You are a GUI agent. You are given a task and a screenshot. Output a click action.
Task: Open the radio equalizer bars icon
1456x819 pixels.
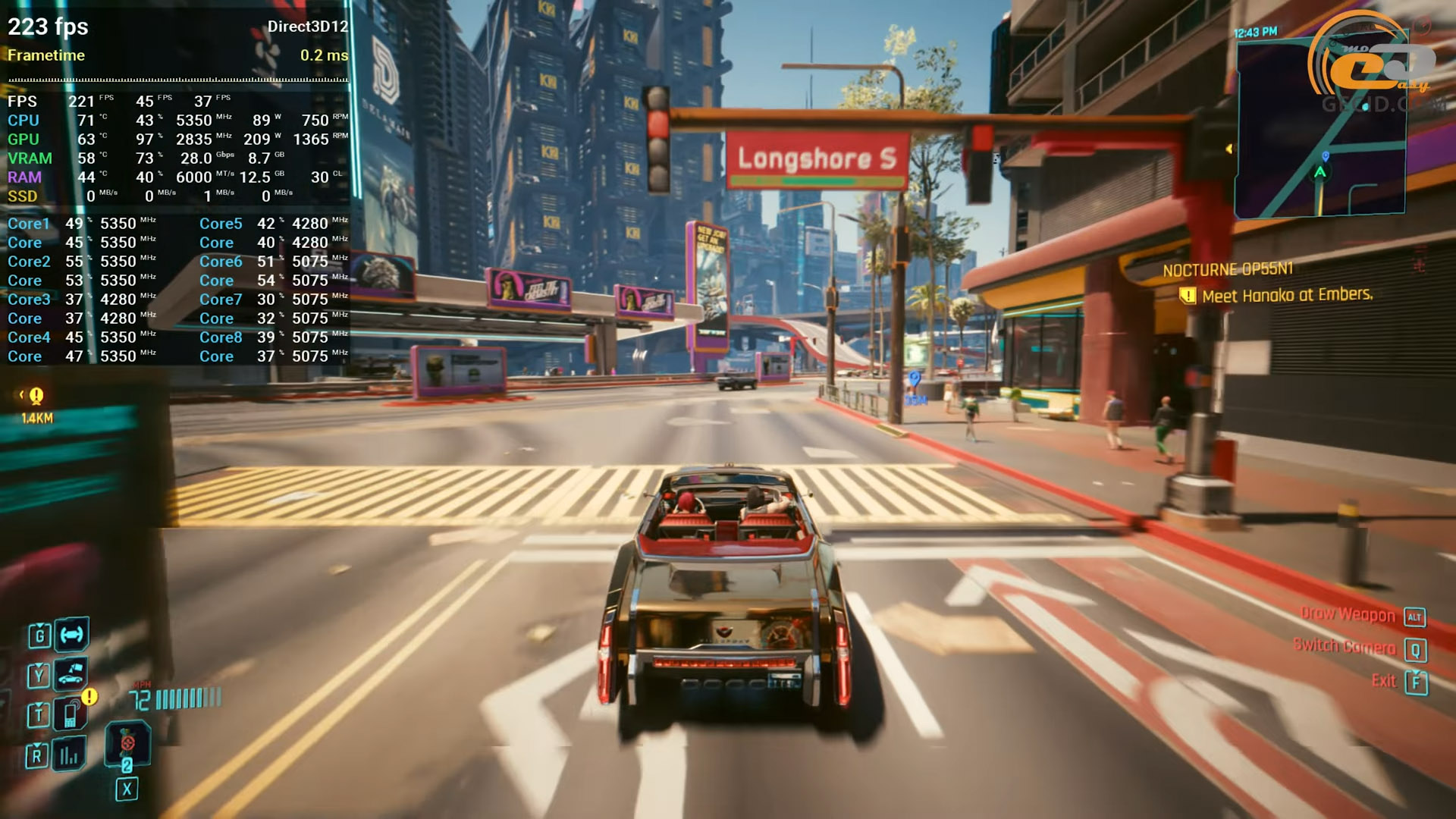click(x=69, y=755)
